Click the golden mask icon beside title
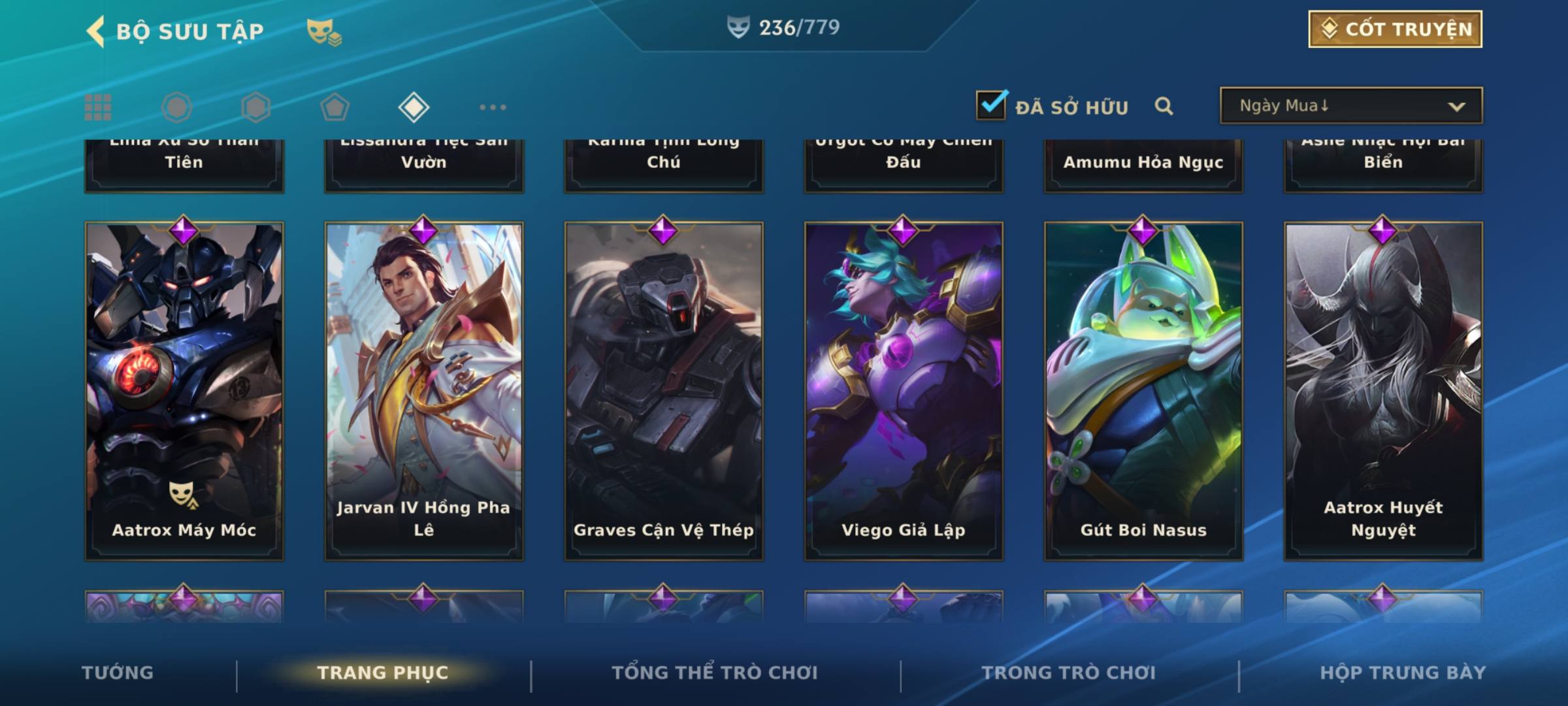The width and height of the screenshot is (1568, 706). point(323,31)
